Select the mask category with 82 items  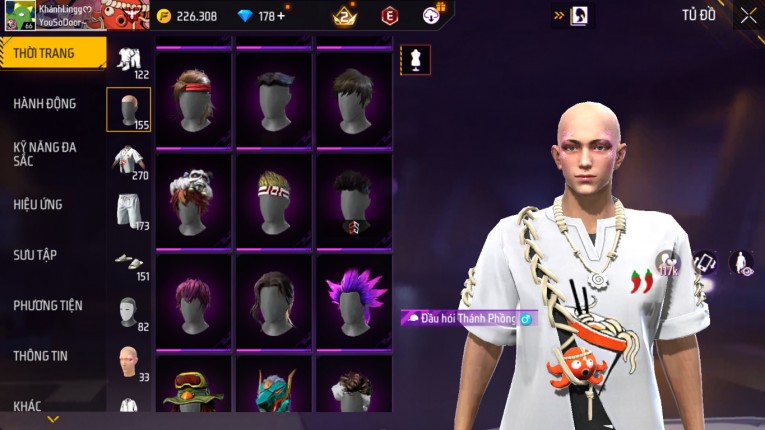[x=128, y=311]
